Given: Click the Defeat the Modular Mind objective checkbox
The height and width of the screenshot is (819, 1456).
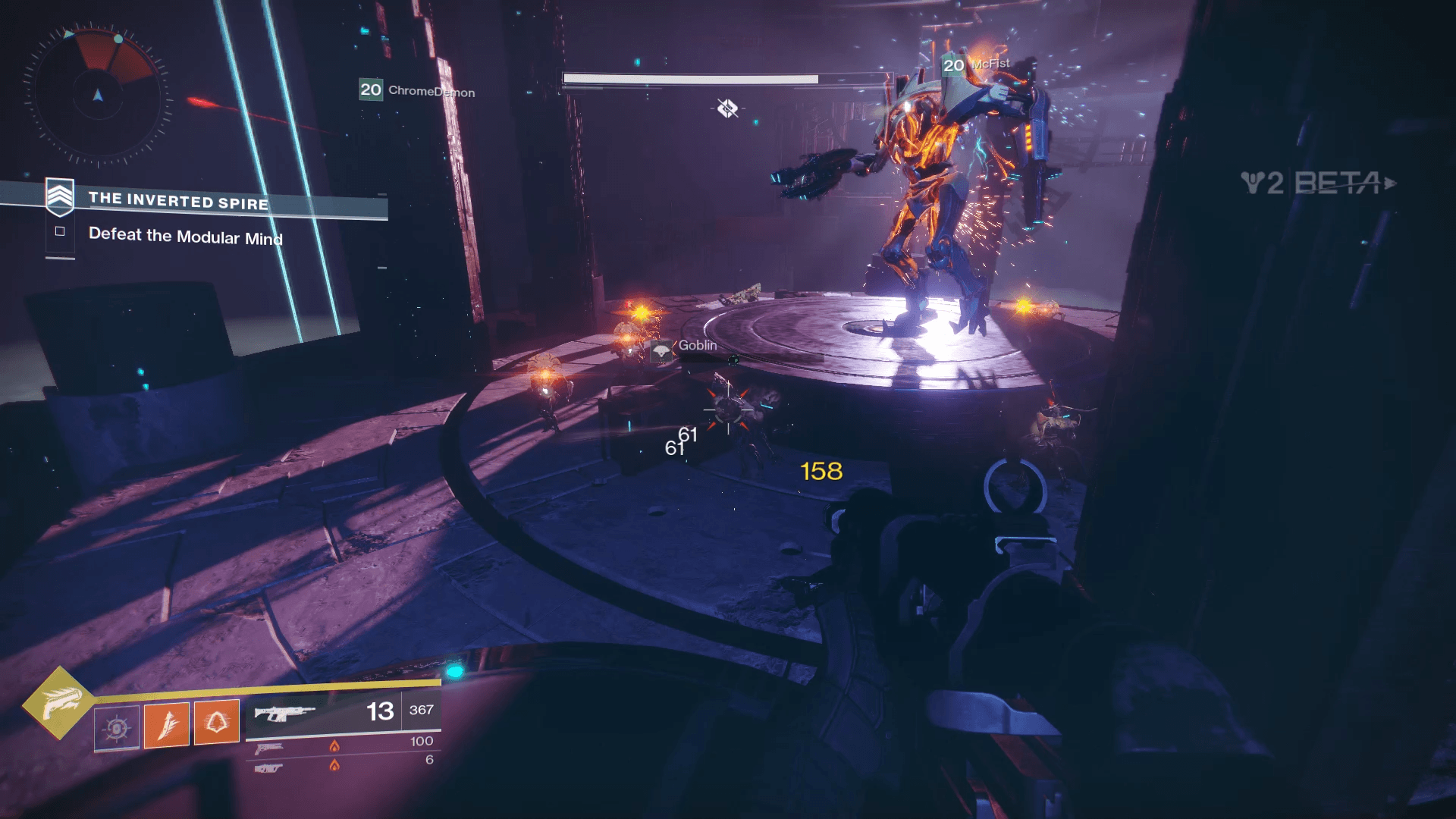Looking at the screenshot, I should coord(60,231).
